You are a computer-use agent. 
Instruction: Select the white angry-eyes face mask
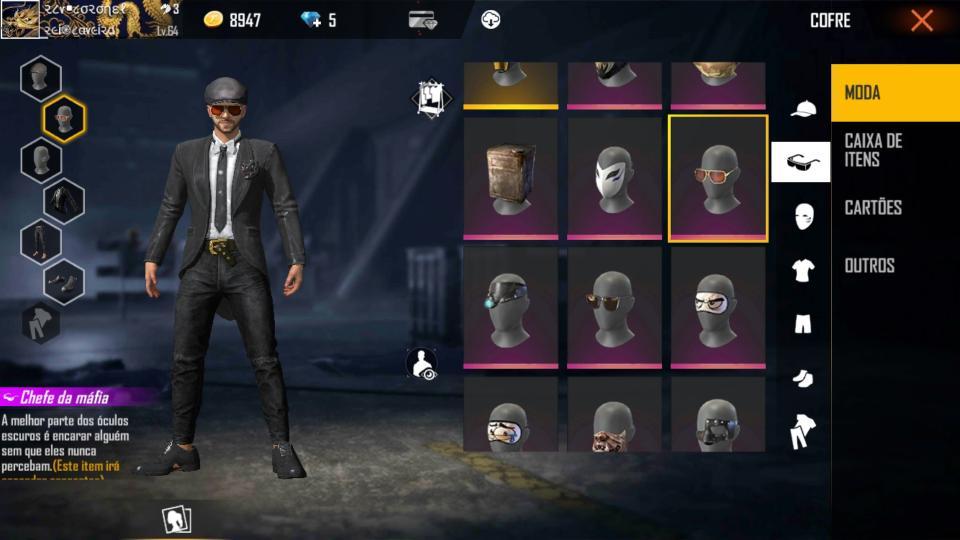(718, 308)
